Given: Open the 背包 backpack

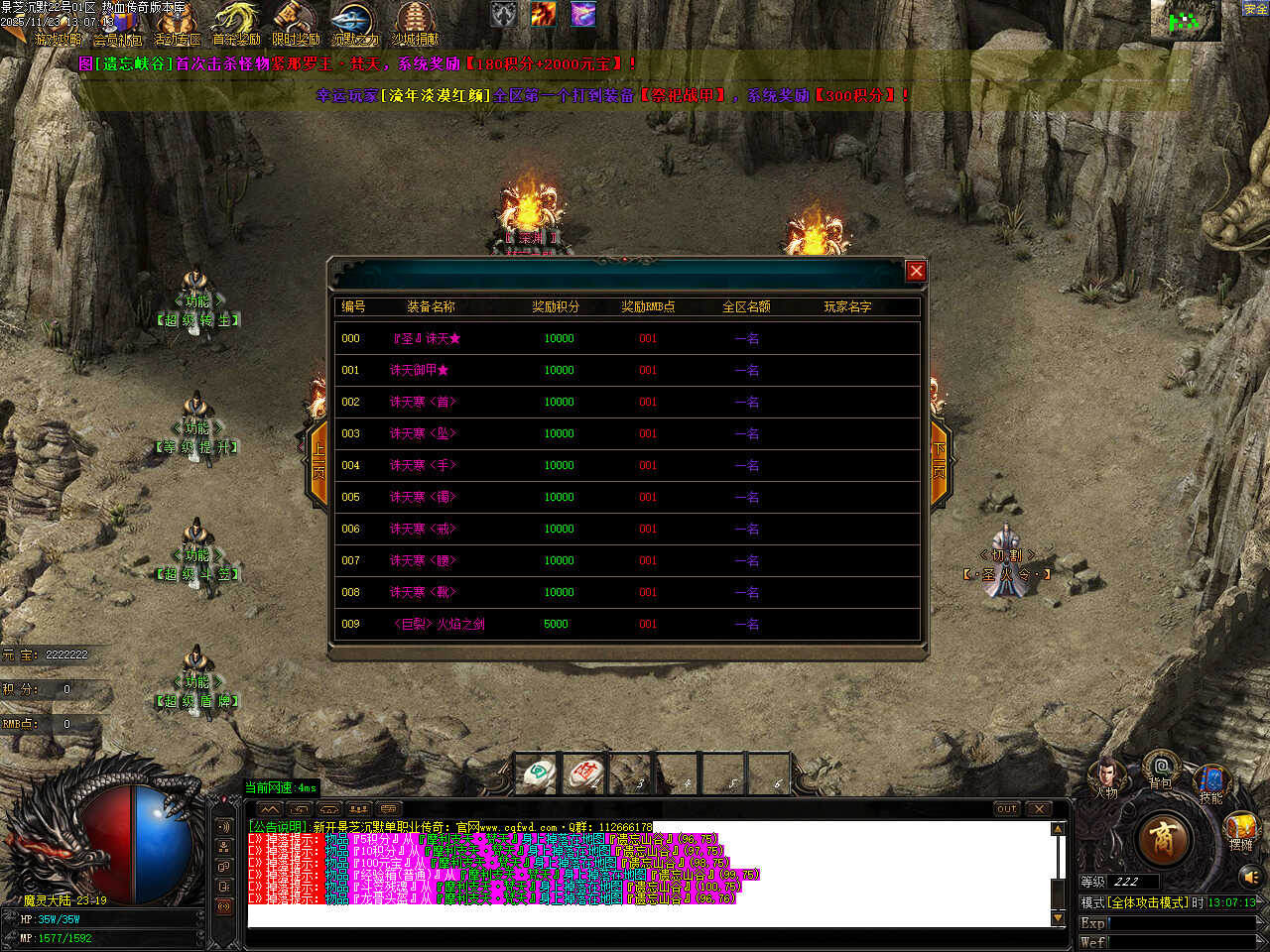Looking at the screenshot, I should click(x=1160, y=770).
